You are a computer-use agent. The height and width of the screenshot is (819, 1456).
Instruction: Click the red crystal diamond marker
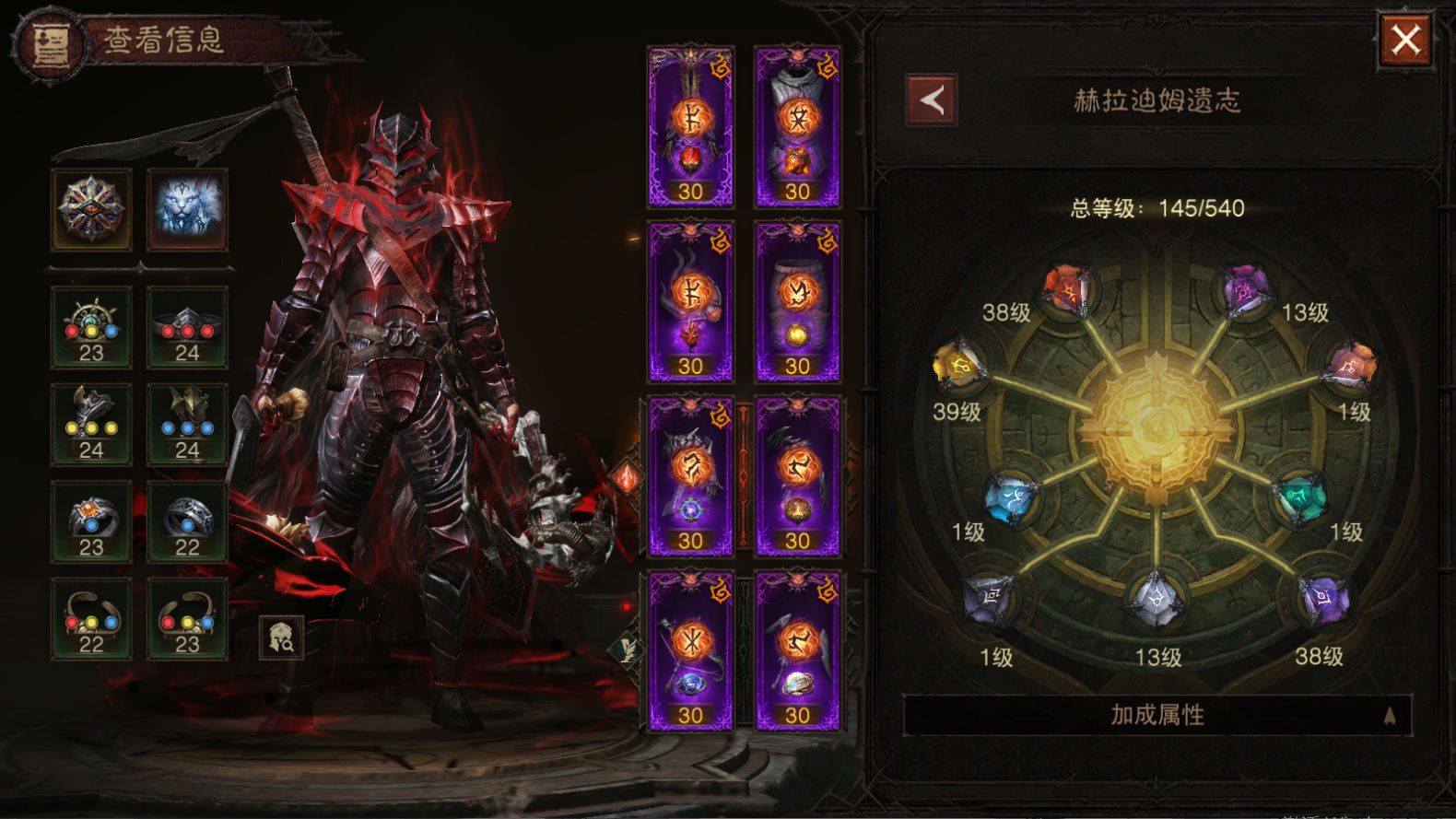(626, 476)
